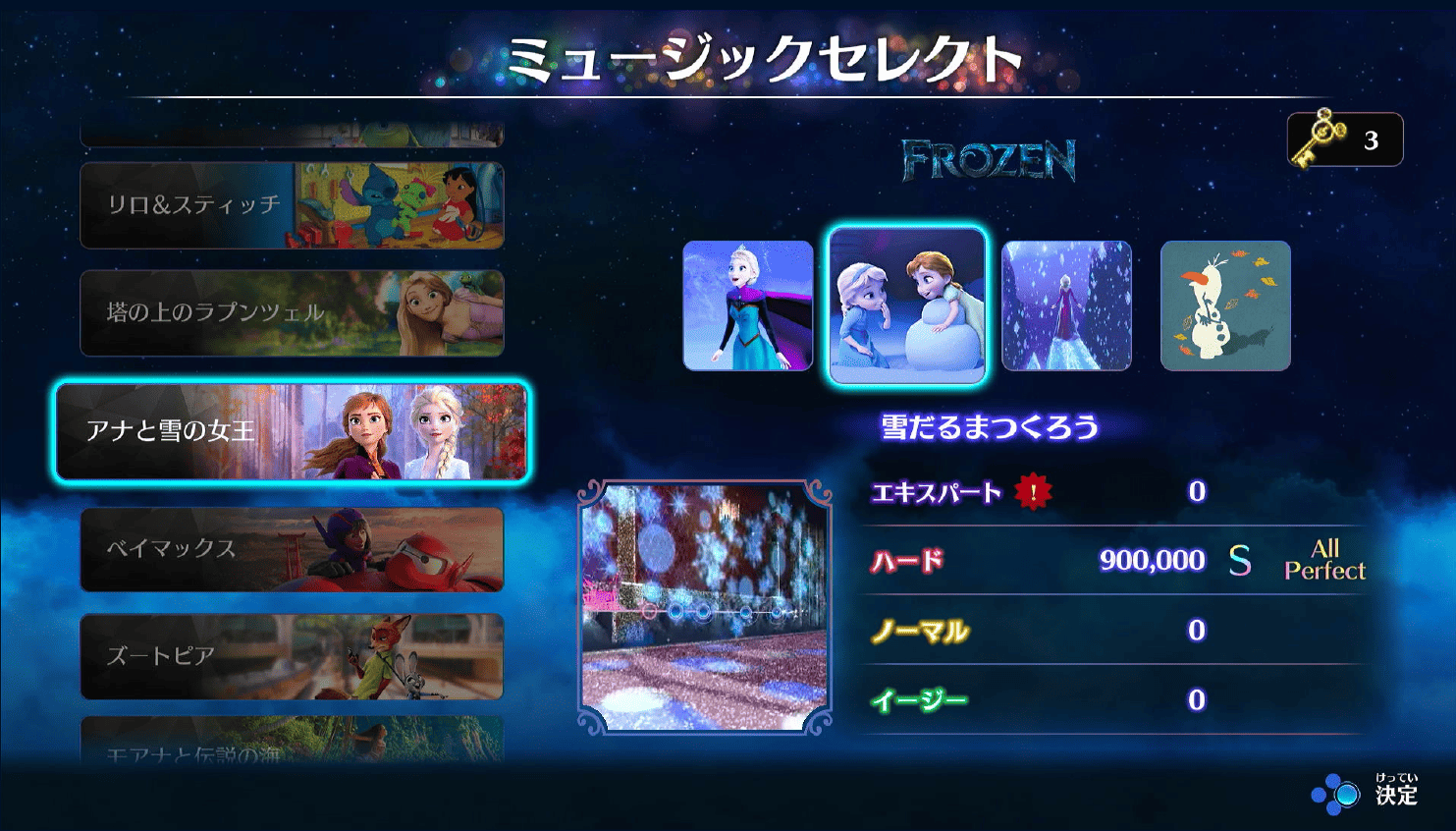
Task: Select the Elsa ice palace song thumbnail
Action: pos(1066,305)
